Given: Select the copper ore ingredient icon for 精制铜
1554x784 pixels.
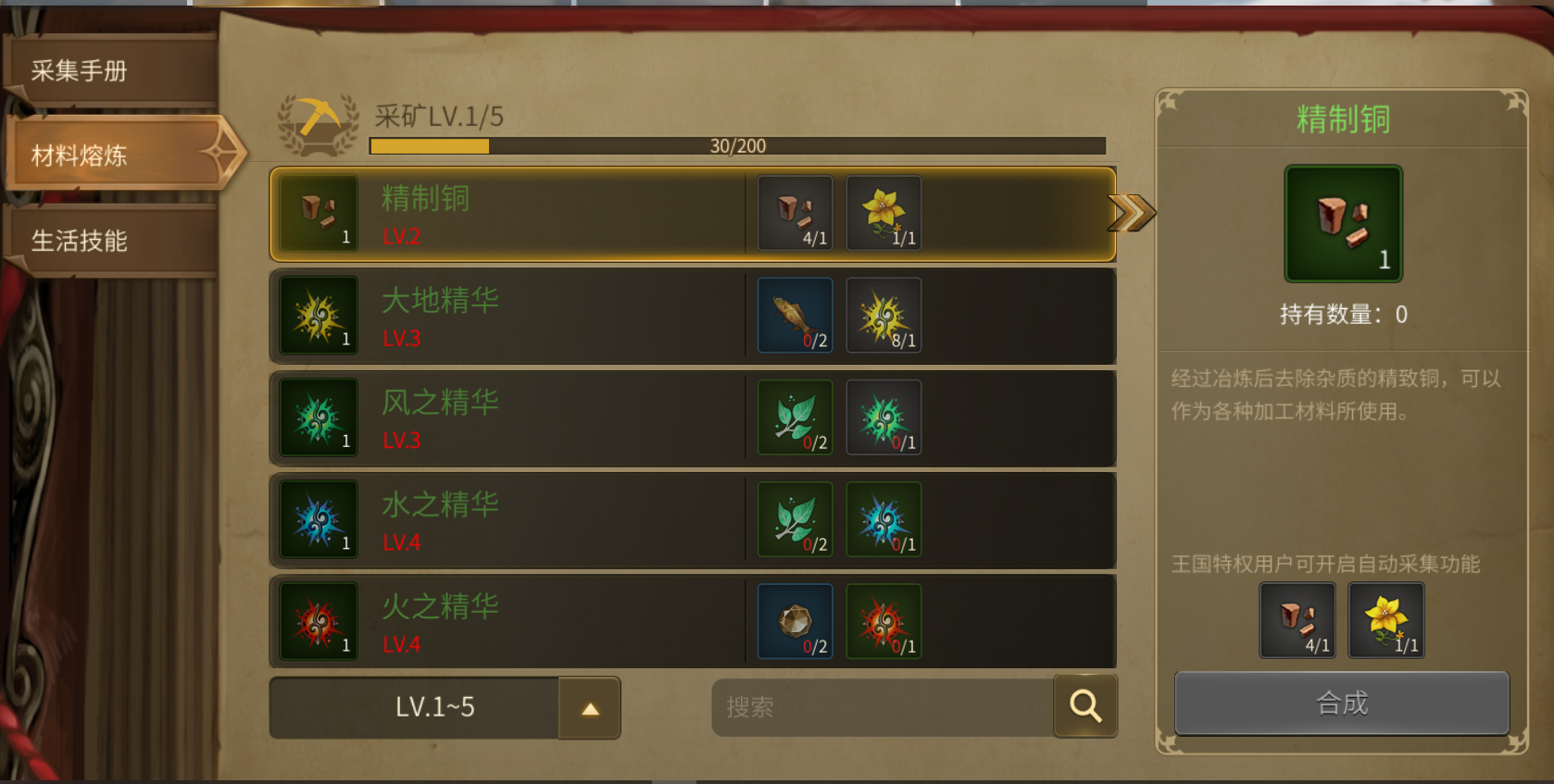Looking at the screenshot, I should tap(795, 213).
